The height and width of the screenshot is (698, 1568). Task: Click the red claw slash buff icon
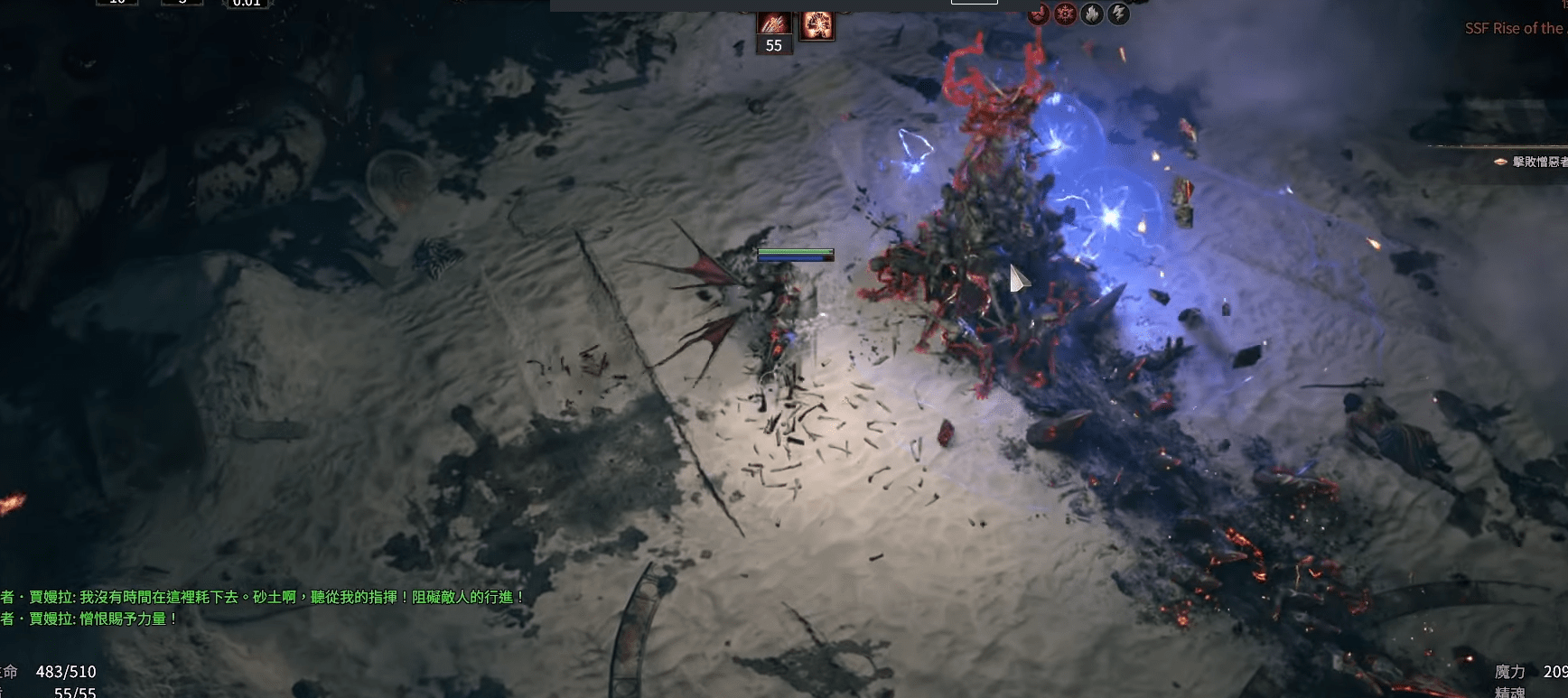coord(773,23)
